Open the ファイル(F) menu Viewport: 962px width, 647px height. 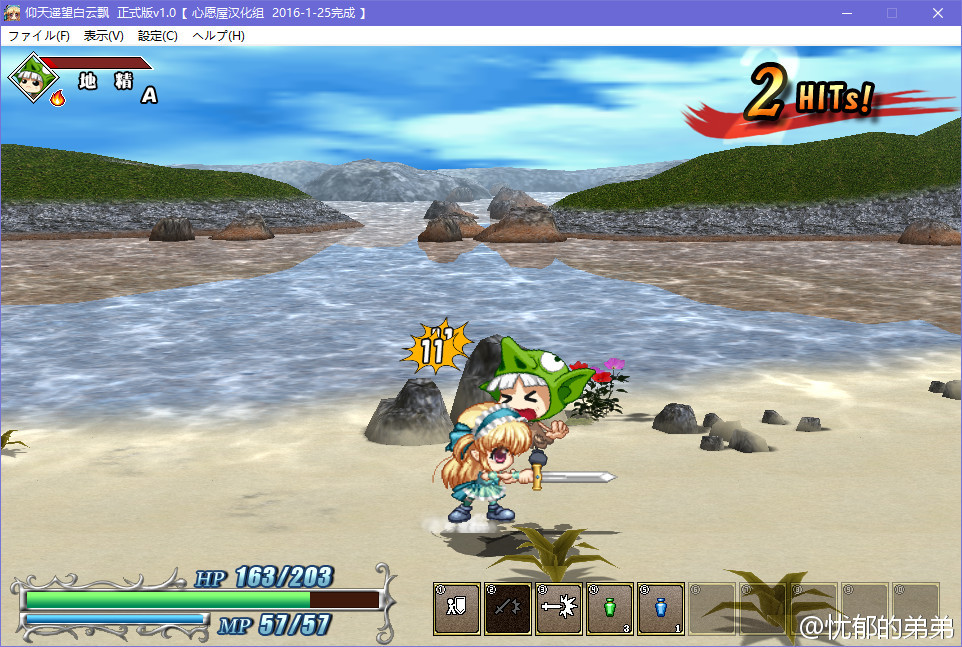(x=39, y=36)
